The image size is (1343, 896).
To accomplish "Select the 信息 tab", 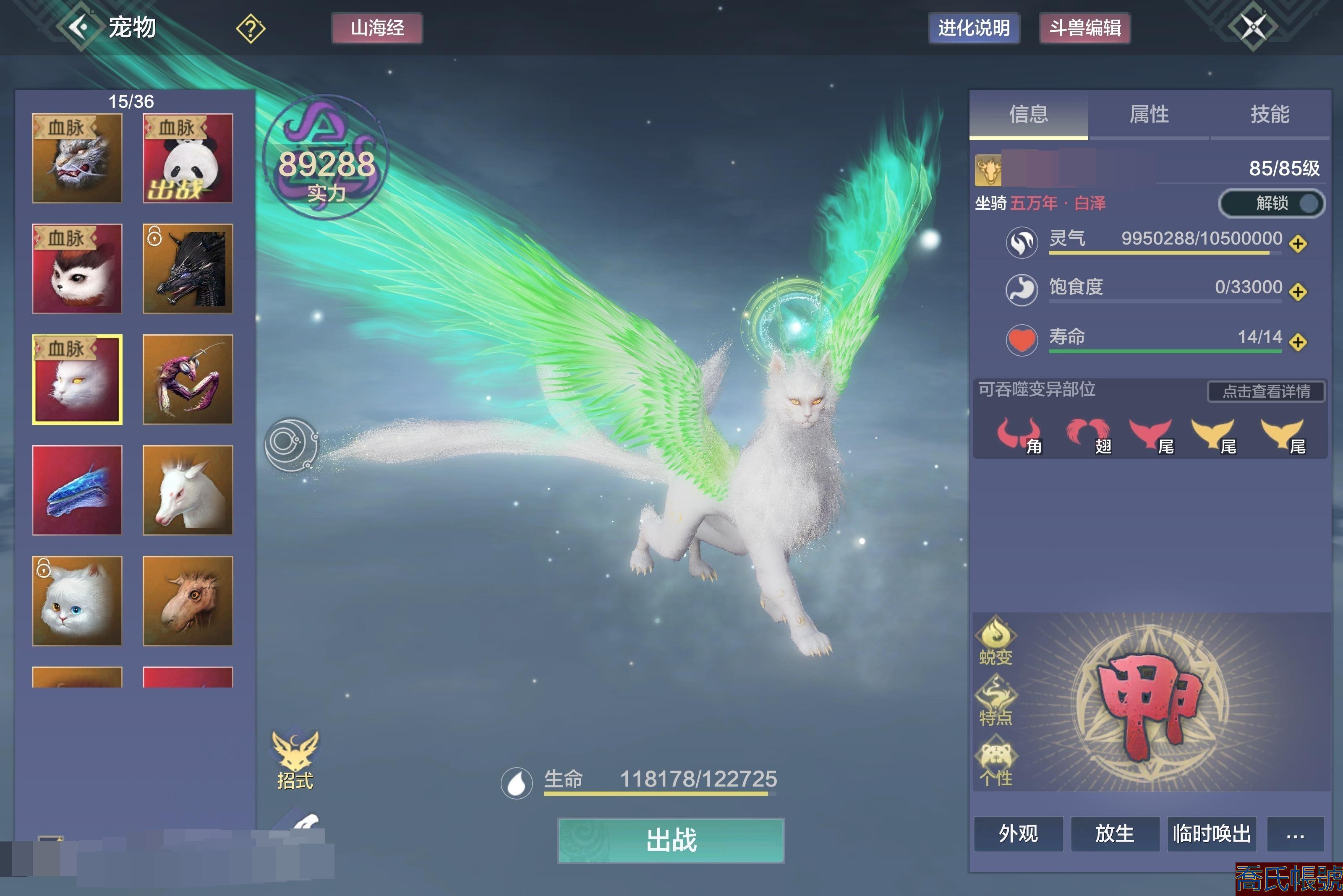I will [1029, 114].
